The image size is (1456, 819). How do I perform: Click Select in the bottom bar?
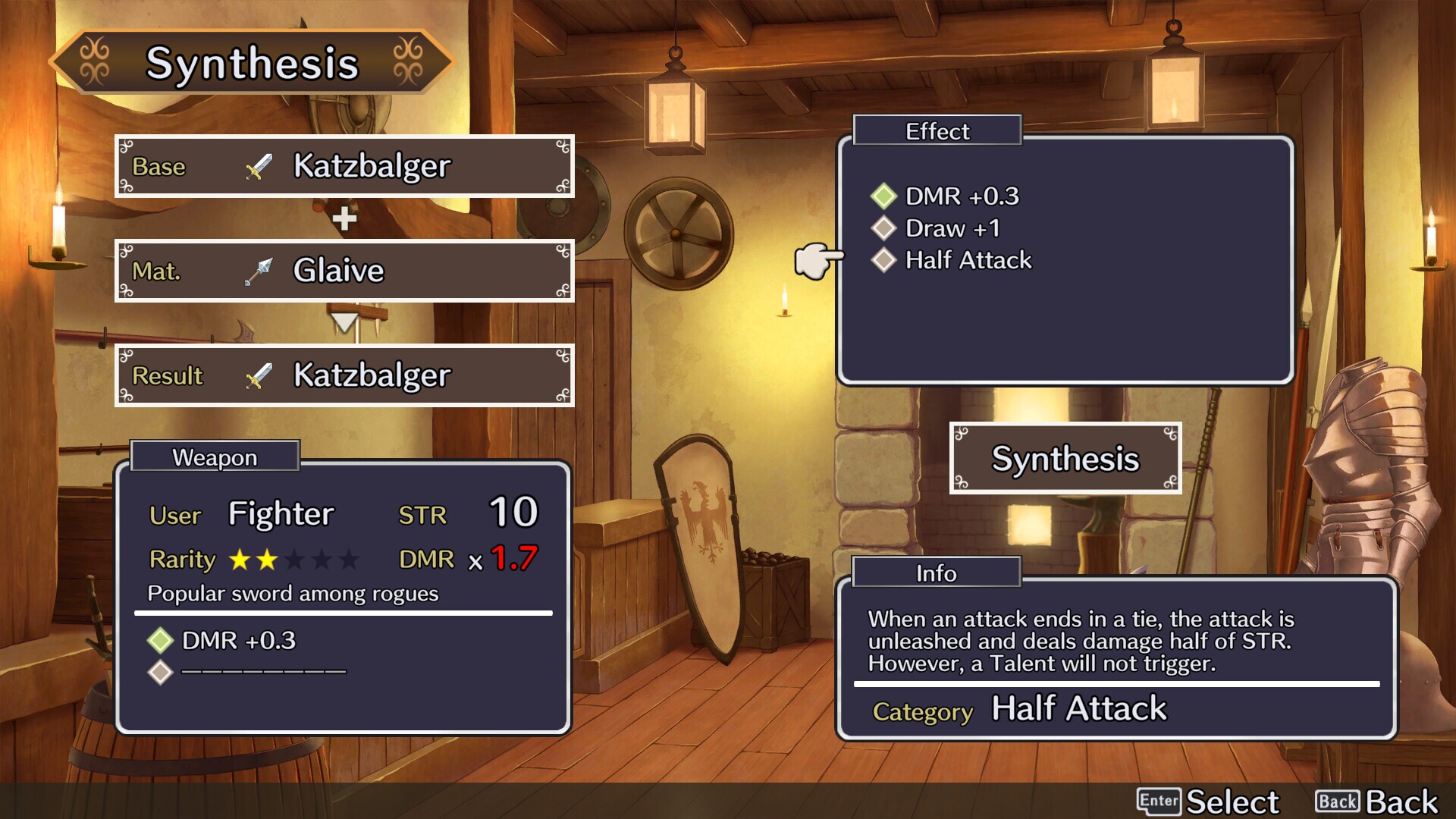tap(1208, 801)
